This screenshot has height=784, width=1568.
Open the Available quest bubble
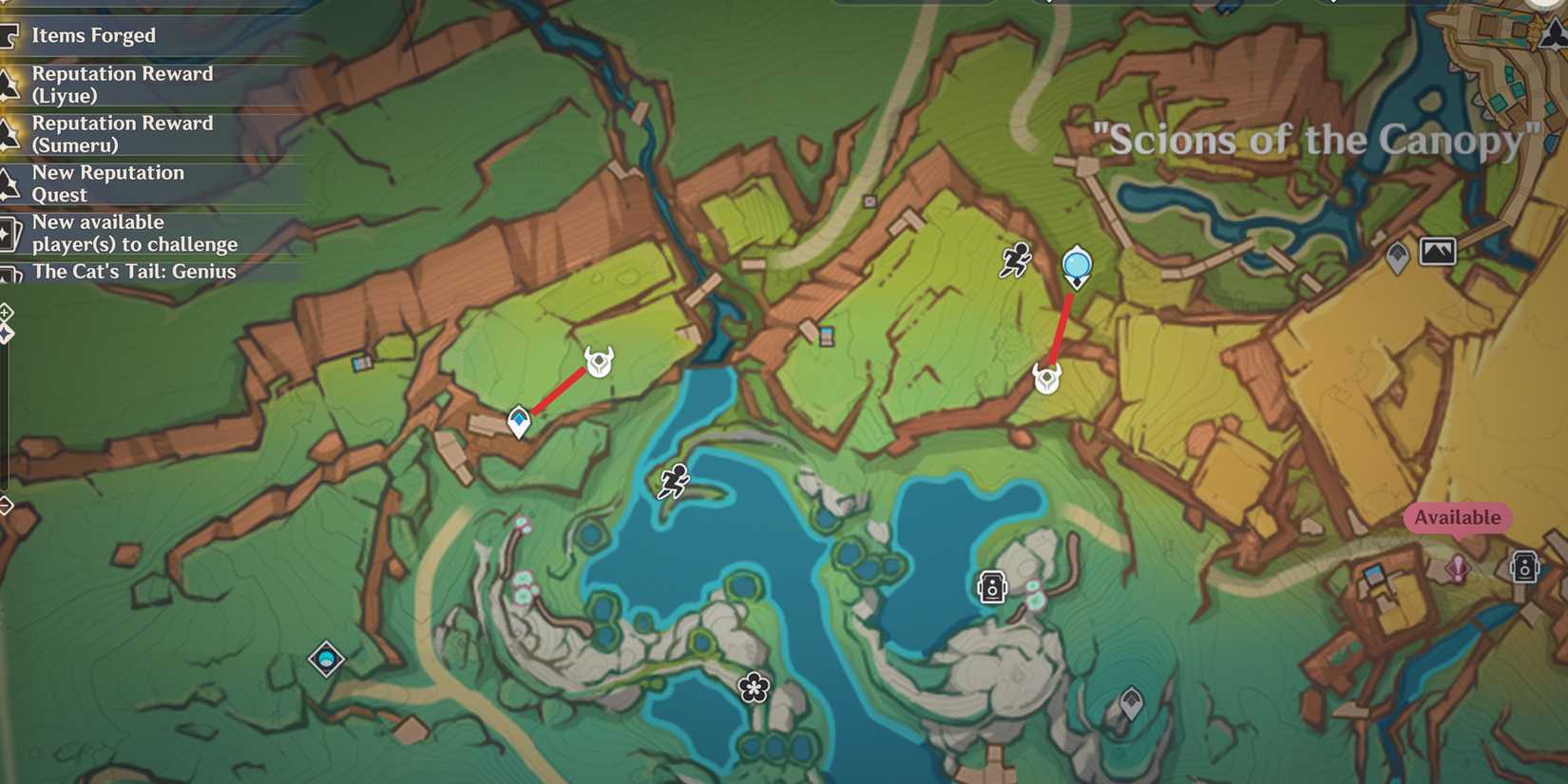[x=1456, y=519]
